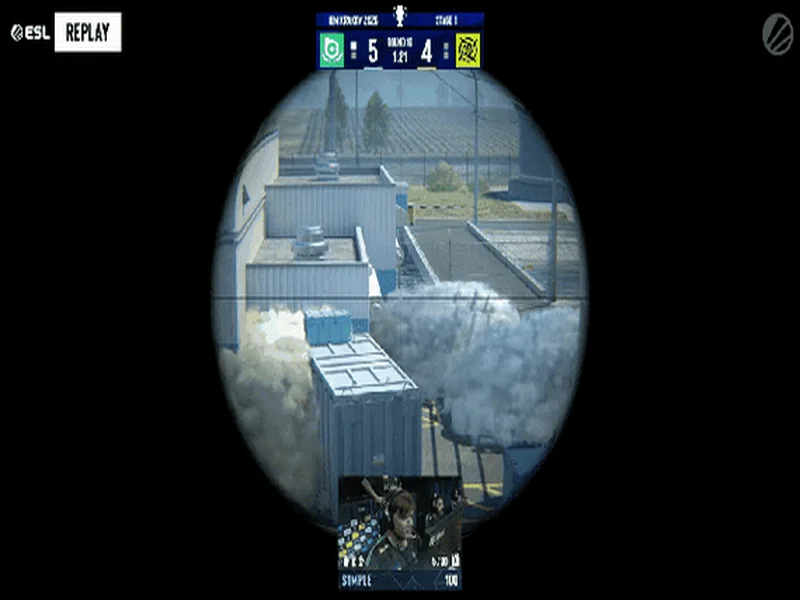
Task: Click the ESL logo beside REPLAY
Action: 30,32
